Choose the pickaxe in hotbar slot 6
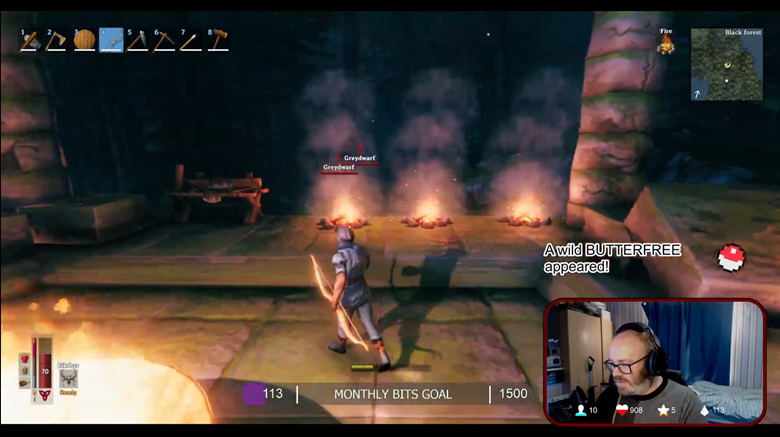780x437 pixels. click(165, 41)
